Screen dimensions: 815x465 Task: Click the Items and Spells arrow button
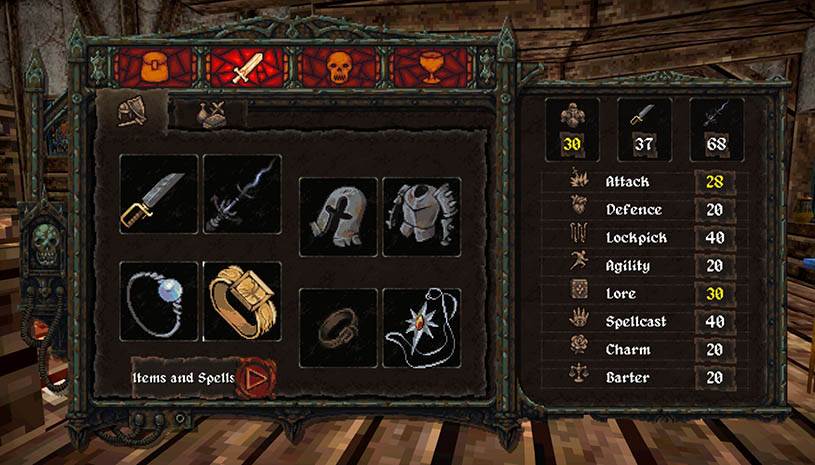(255, 379)
